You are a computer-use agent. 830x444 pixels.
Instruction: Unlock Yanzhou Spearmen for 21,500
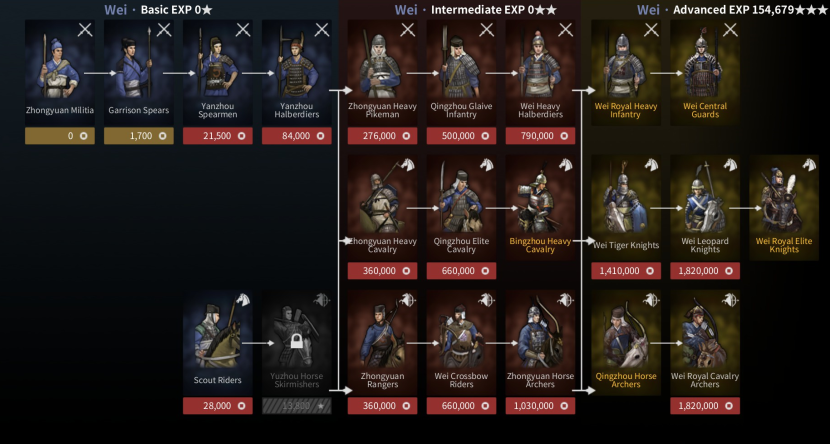[x=217, y=136]
